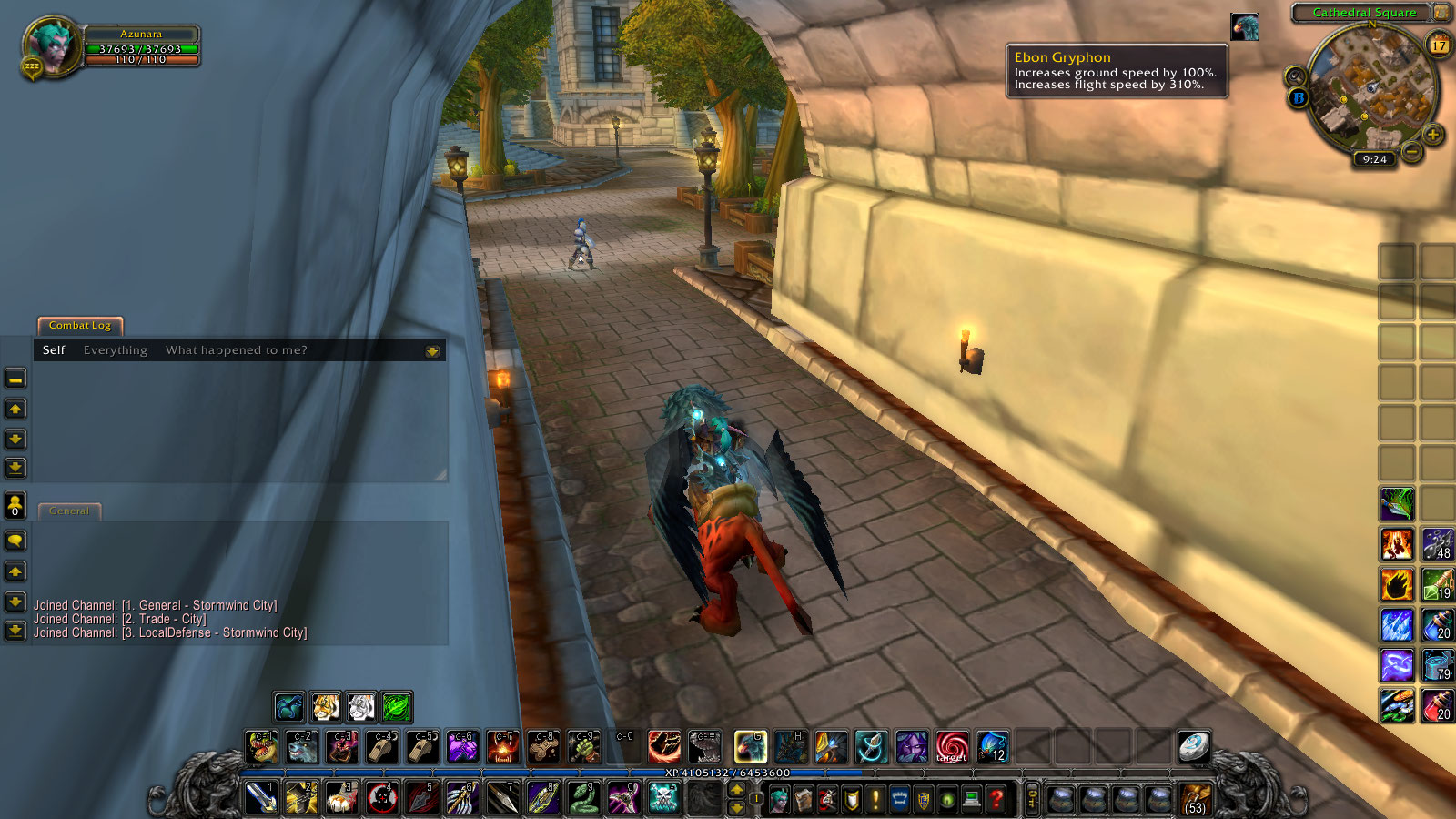Minimize the chat frame with minus button
The image size is (1456, 819).
tap(15, 379)
